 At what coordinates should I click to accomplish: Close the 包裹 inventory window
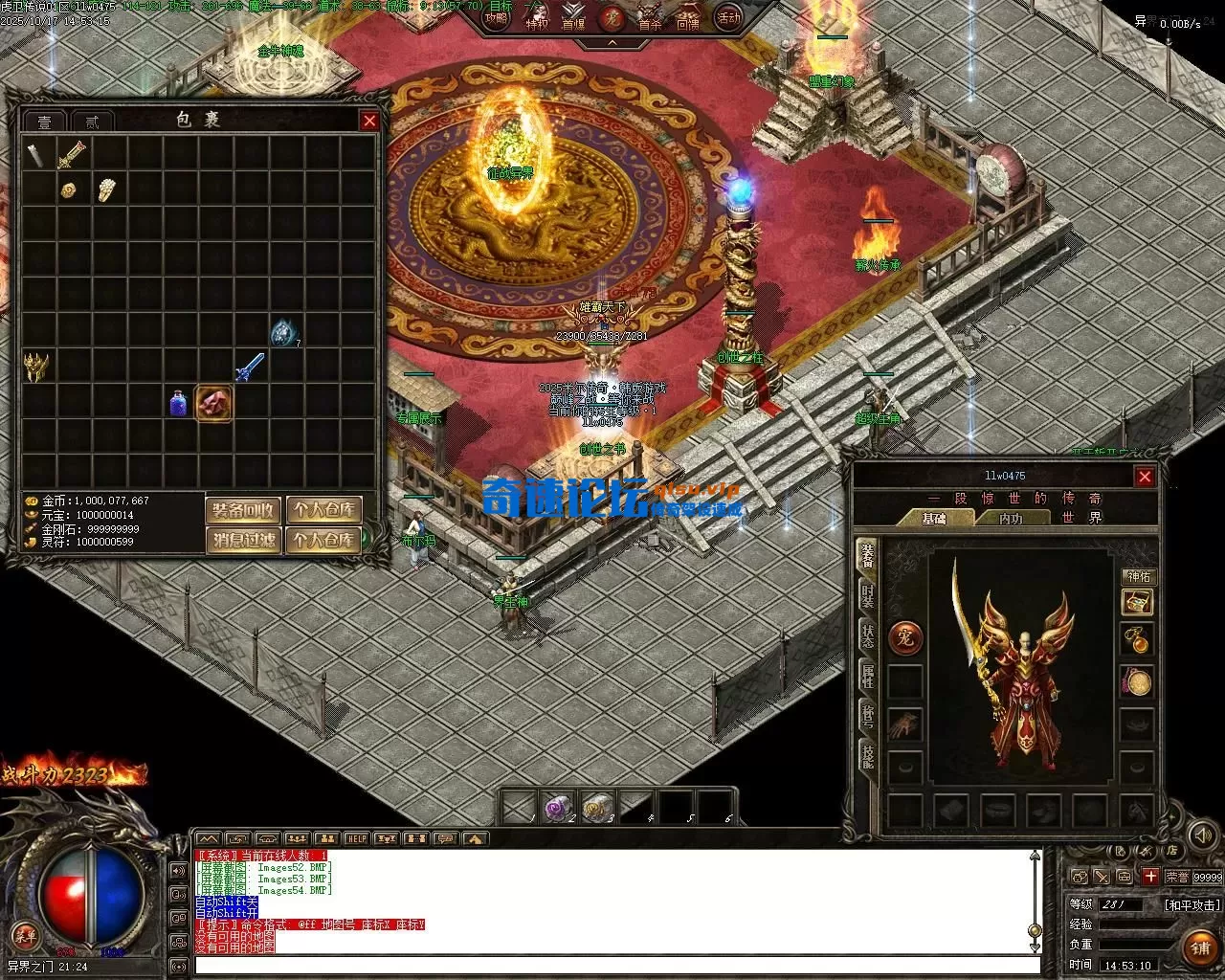coord(369,121)
